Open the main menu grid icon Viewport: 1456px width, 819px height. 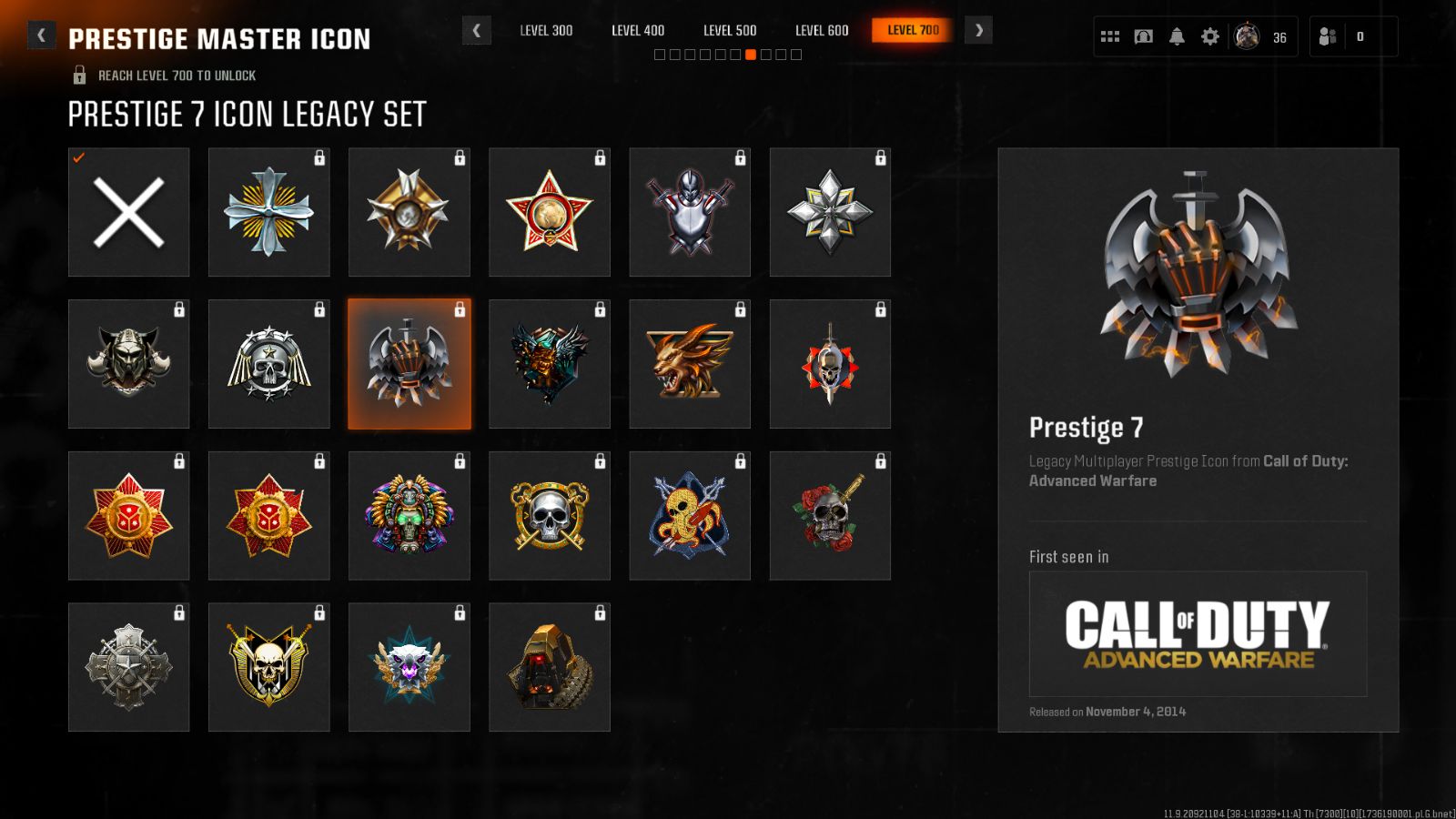(1109, 35)
